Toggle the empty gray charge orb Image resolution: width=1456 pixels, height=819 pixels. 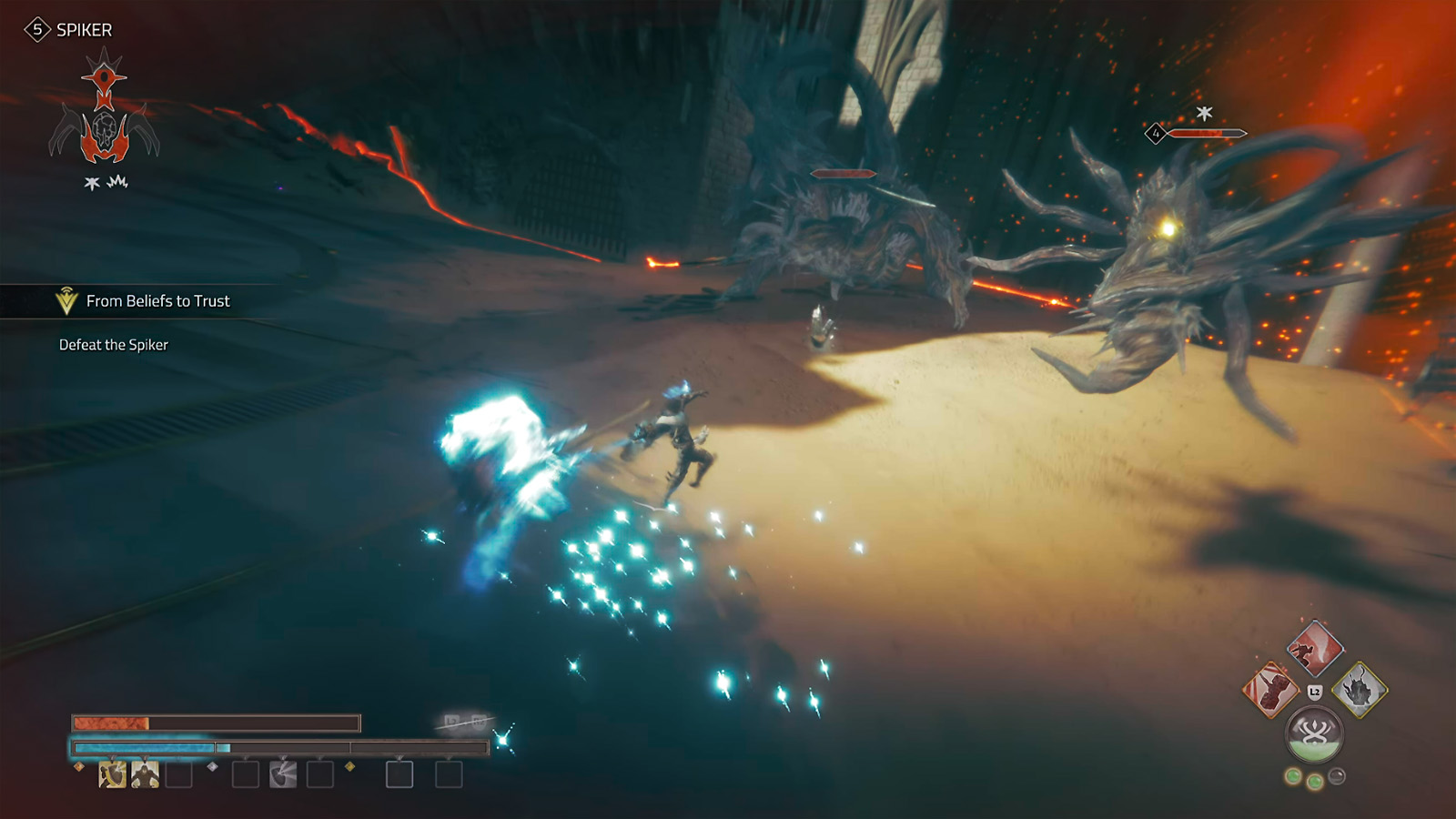click(1337, 775)
